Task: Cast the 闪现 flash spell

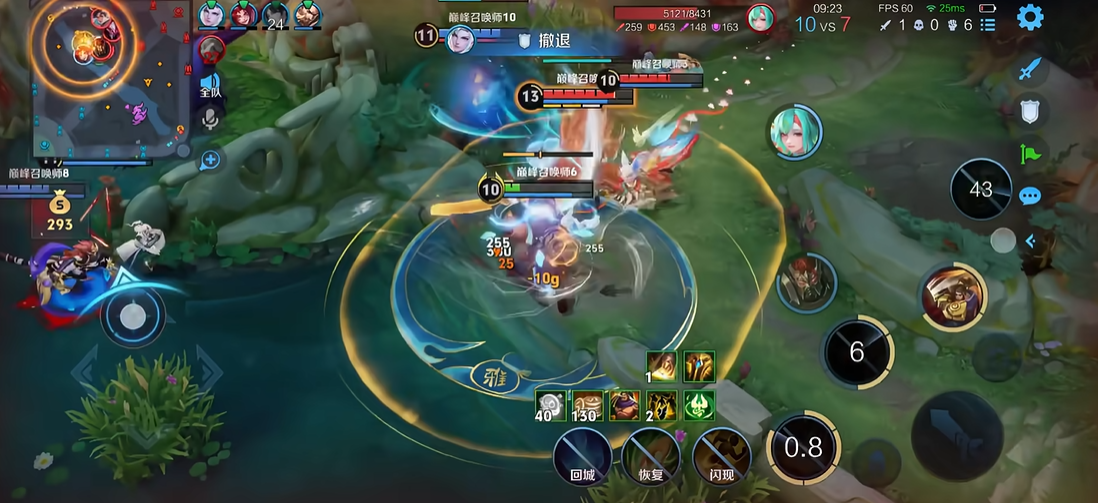Action: point(721,457)
